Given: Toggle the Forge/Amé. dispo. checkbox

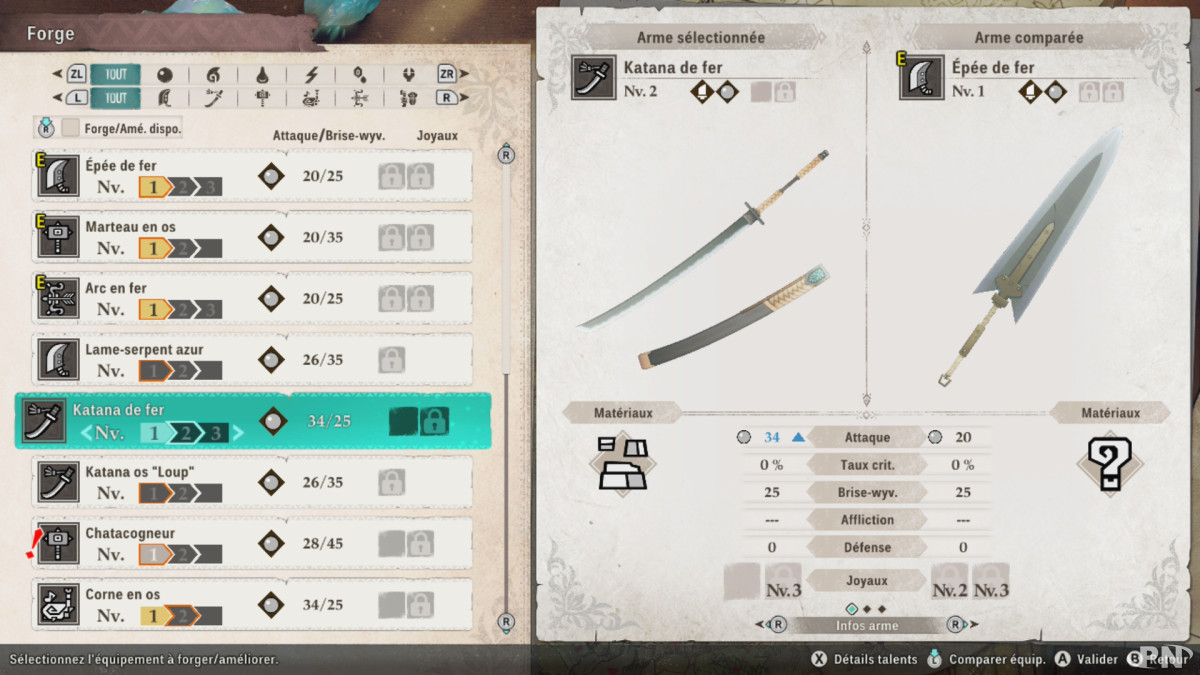Looking at the screenshot, I should coord(71,128).
